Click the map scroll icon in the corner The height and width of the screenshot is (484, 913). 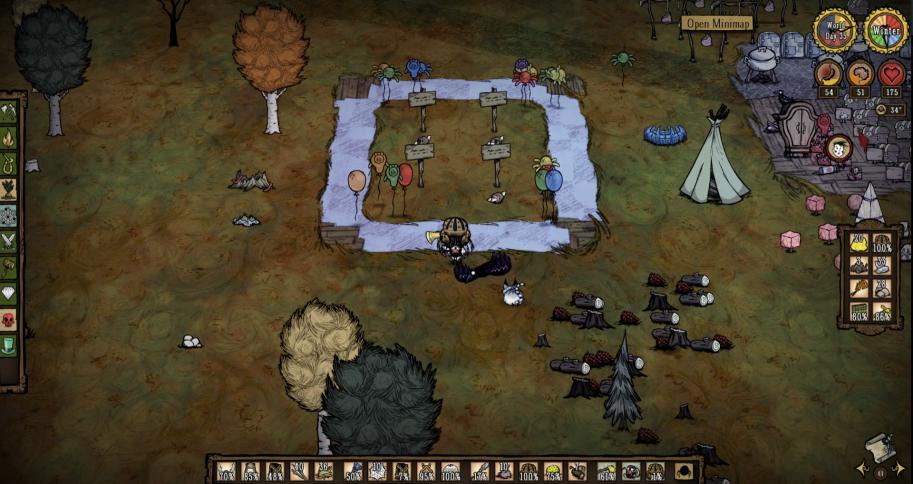[877, 447]
